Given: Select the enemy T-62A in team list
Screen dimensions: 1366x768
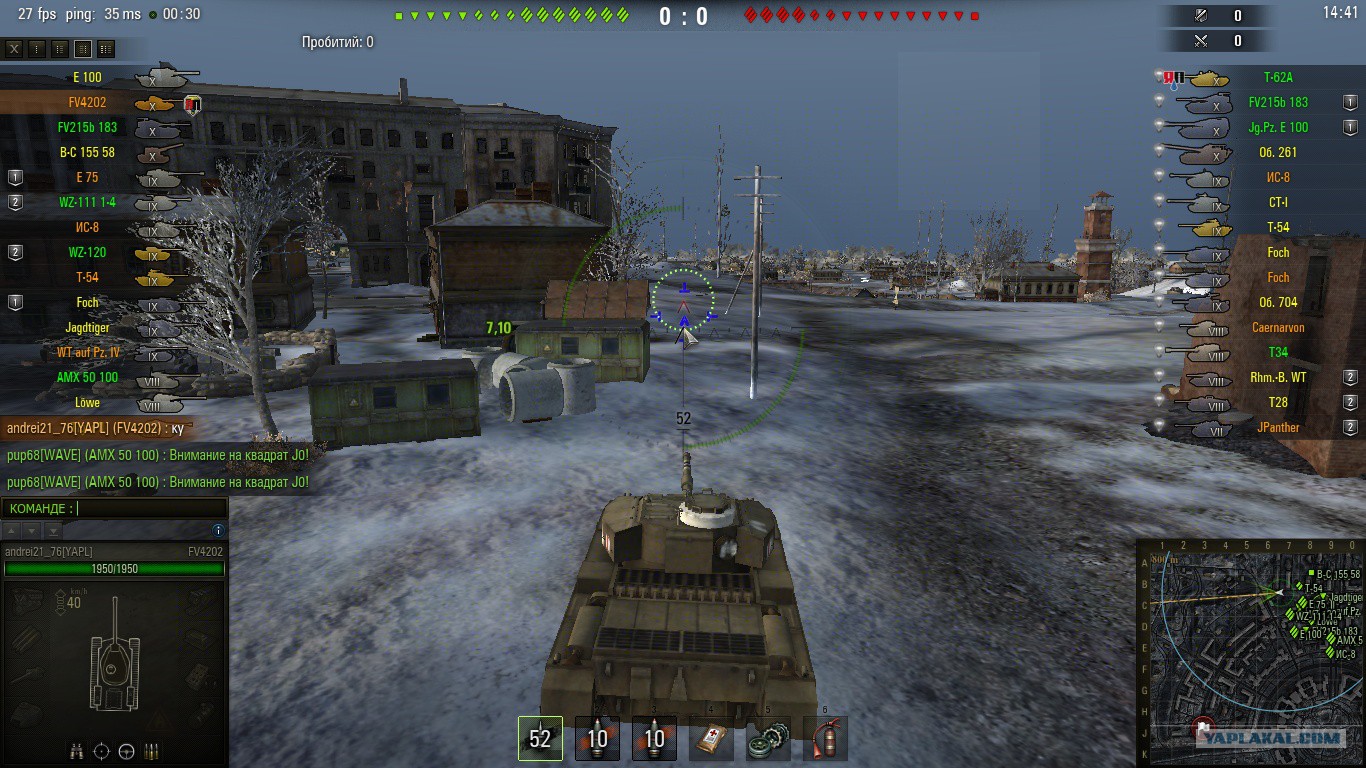Looking at the screenshot, I should [1277, 77].
